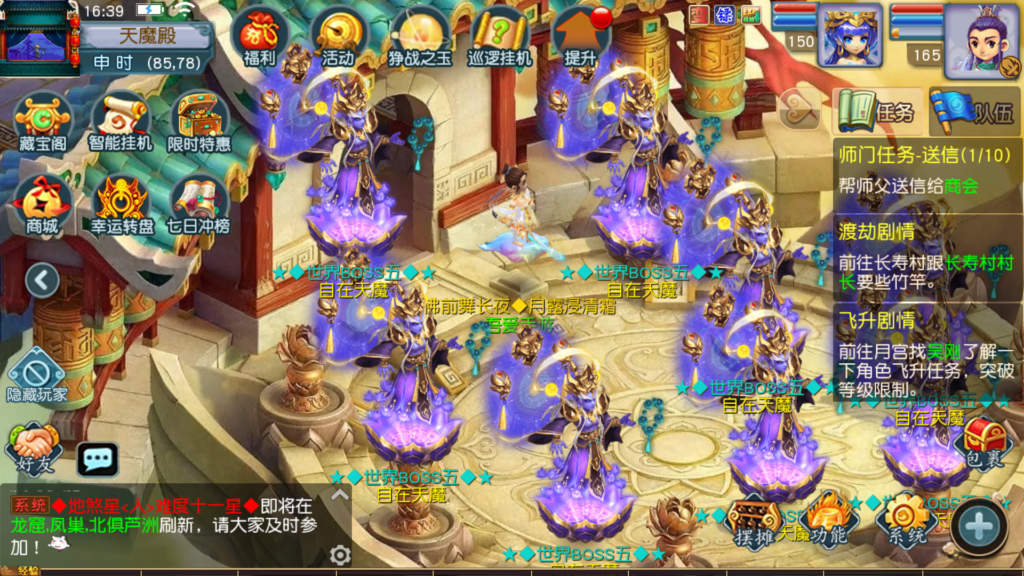
Task: Open the 活动 events menu
Action: (x=338, y=37)
